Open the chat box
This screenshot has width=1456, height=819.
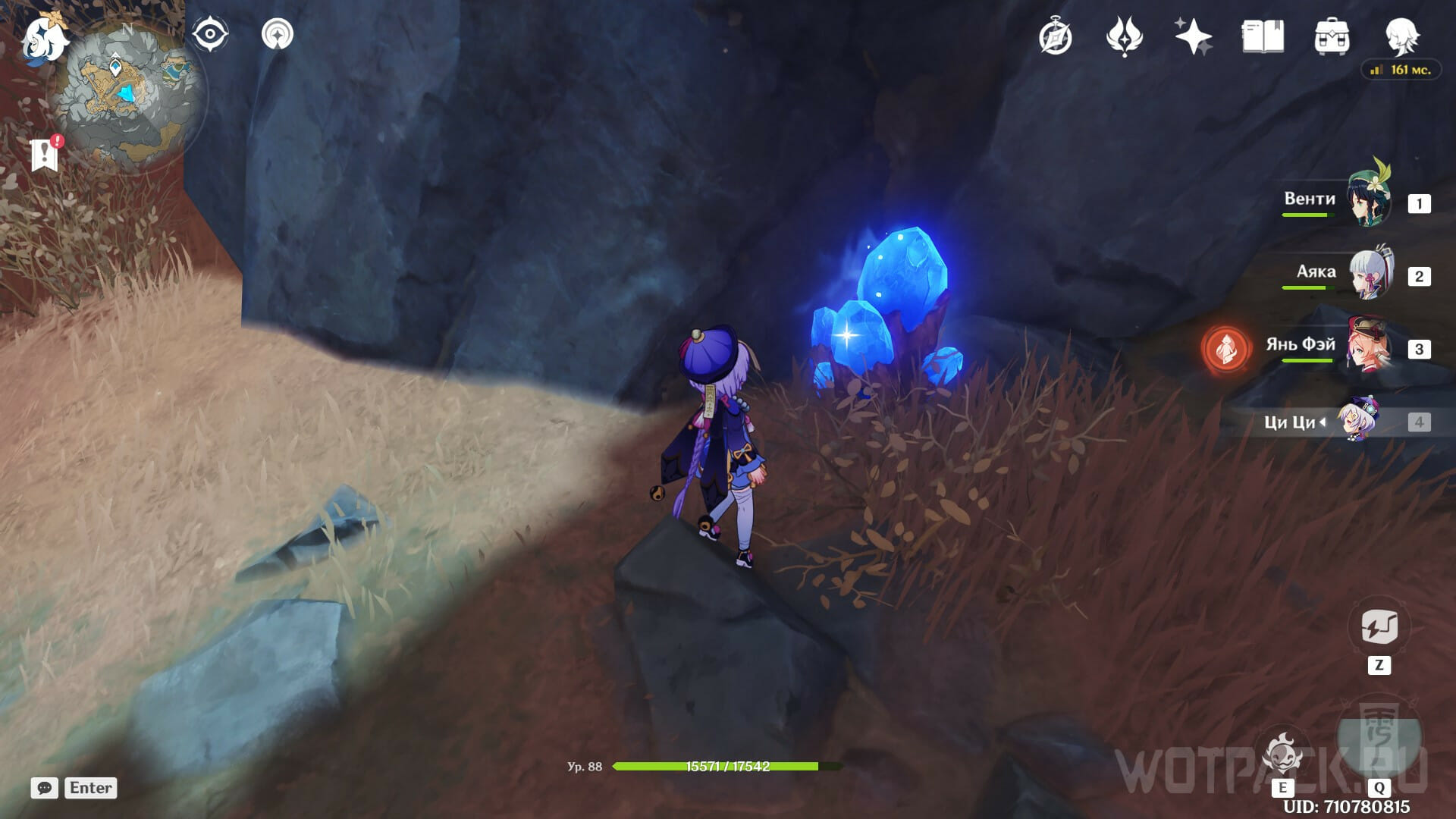click(45, 788)
